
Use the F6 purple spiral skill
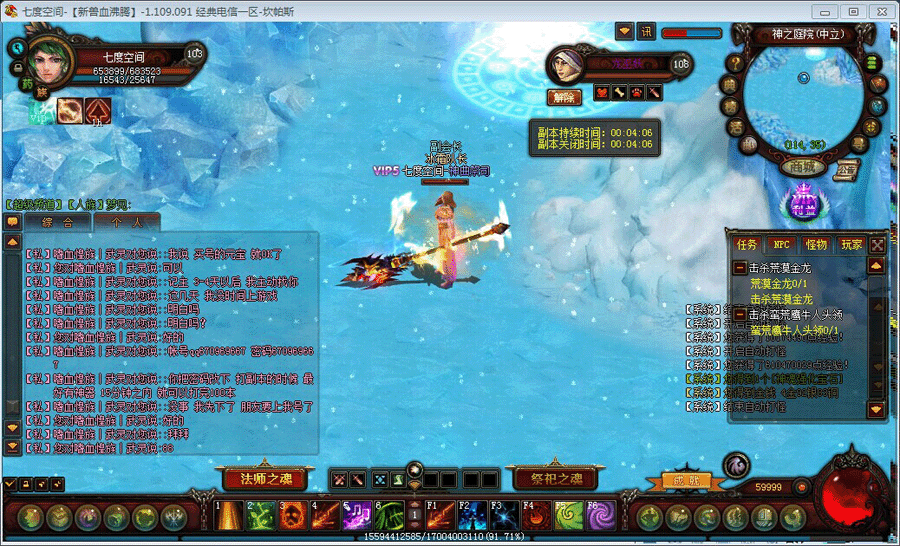[x=602, y=516]
